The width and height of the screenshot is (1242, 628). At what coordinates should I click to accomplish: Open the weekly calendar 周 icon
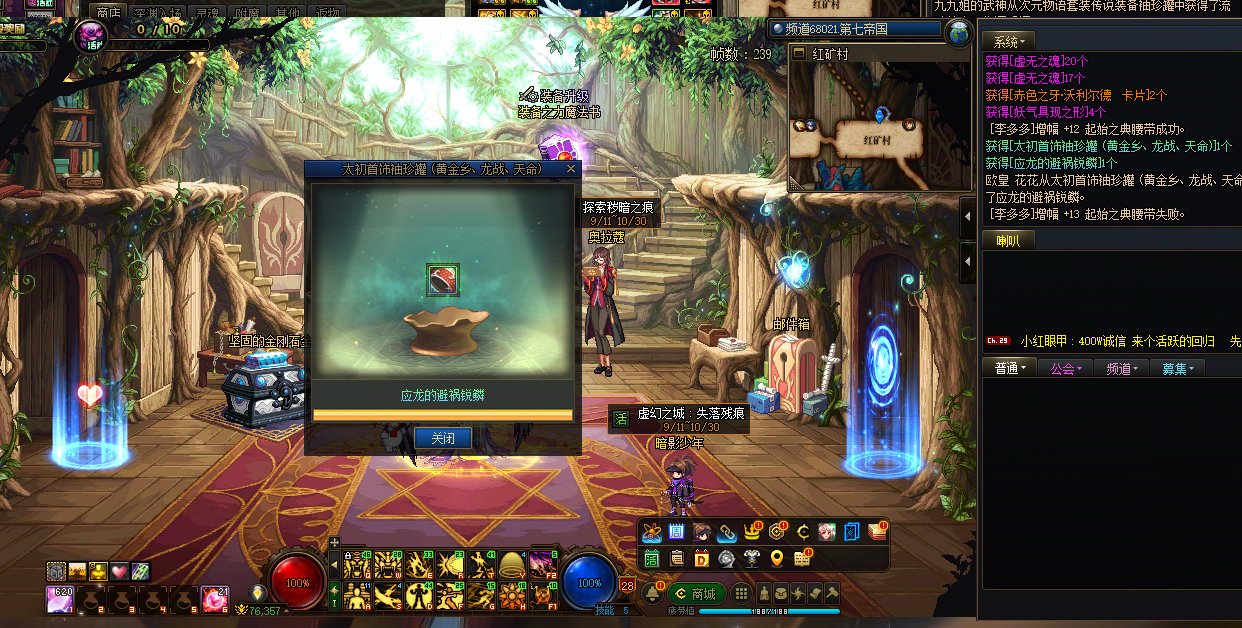click(x=676, y=532)
